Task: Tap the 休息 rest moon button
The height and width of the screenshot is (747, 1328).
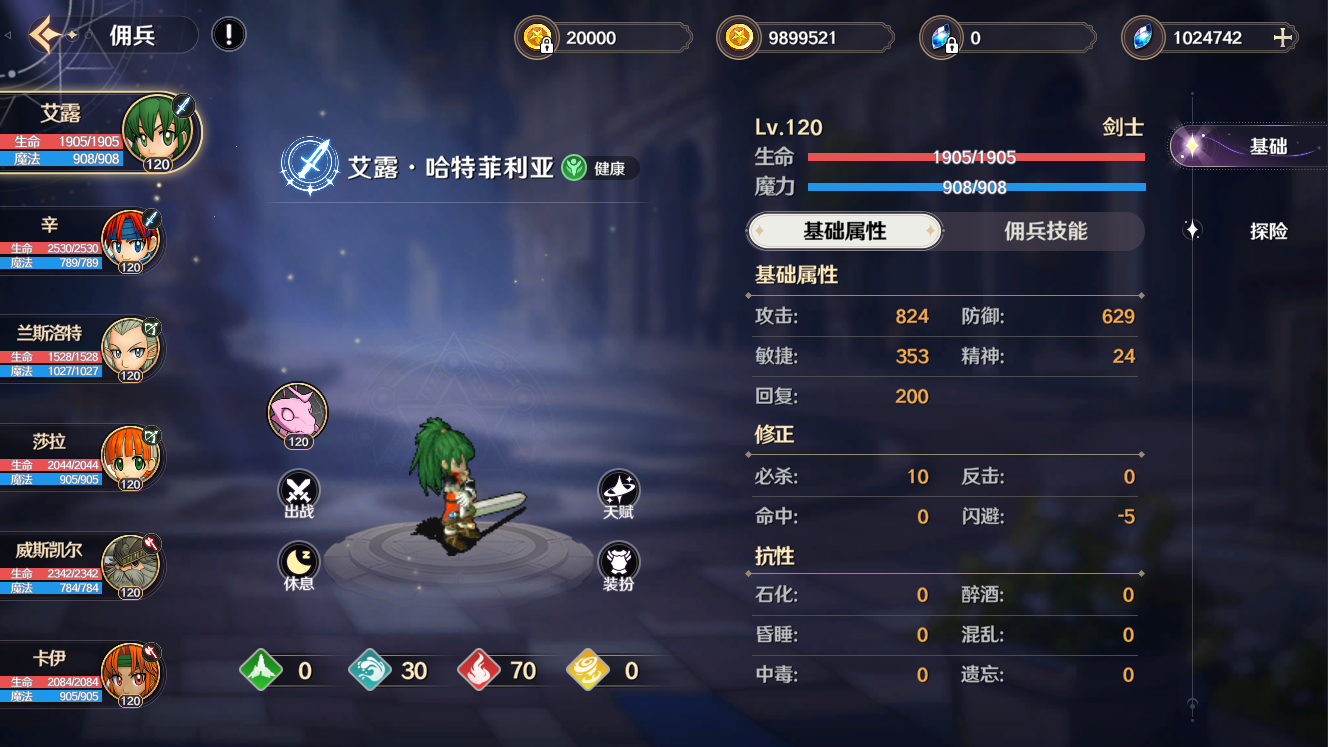Action: coord(298,564)
